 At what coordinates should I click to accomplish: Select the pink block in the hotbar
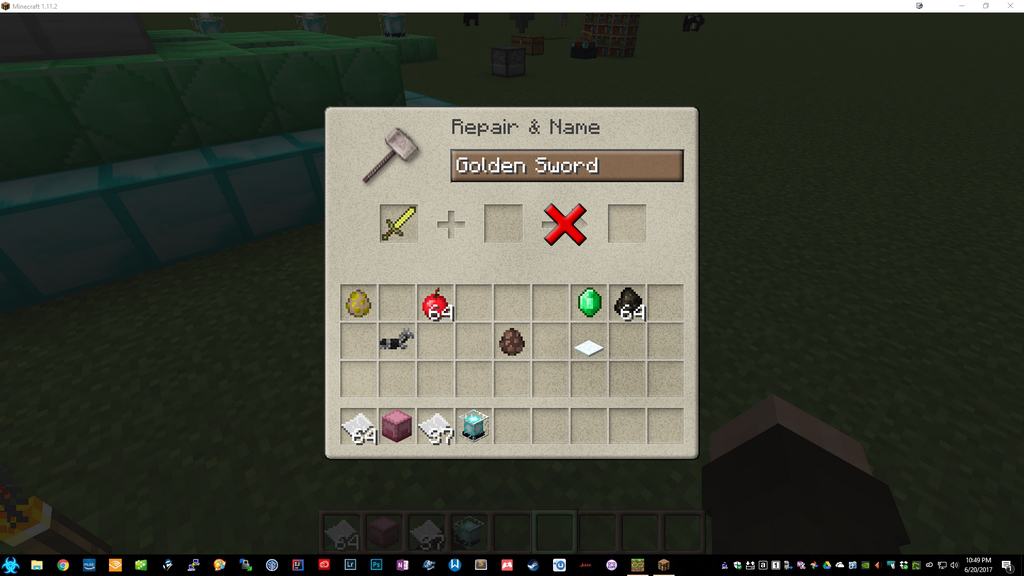[397, 426]
